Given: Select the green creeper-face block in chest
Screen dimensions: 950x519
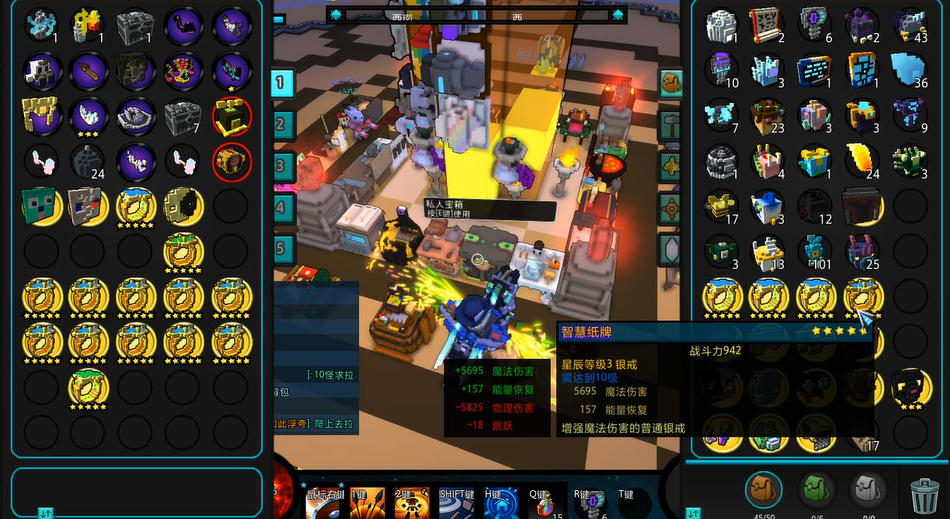Looking at the screenshot, I should point(40,205).
